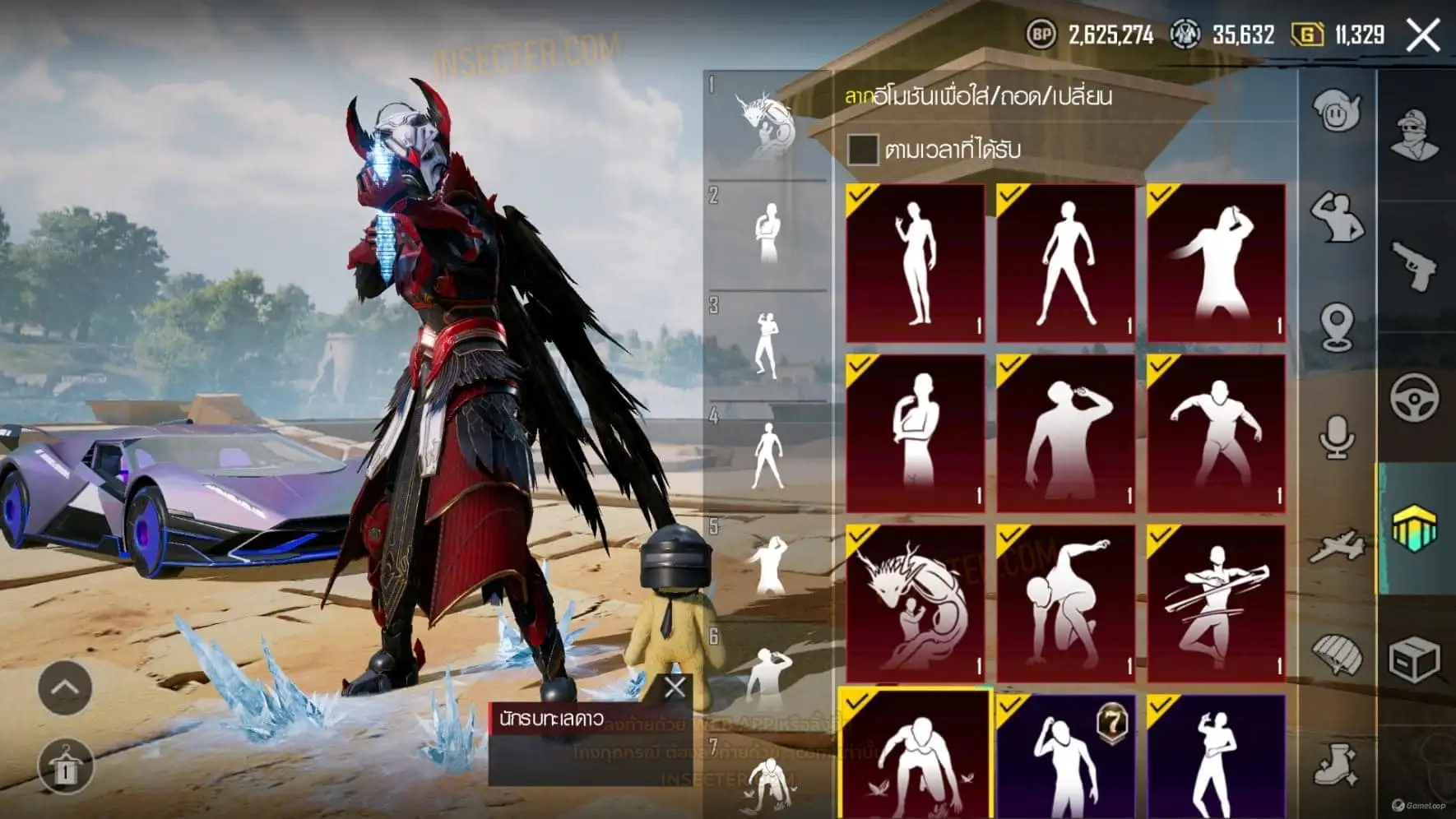This screenshot has height=819, width=1456.
Task: Select equipped emote slot 1 with dragon
Action: coord(767,125)
